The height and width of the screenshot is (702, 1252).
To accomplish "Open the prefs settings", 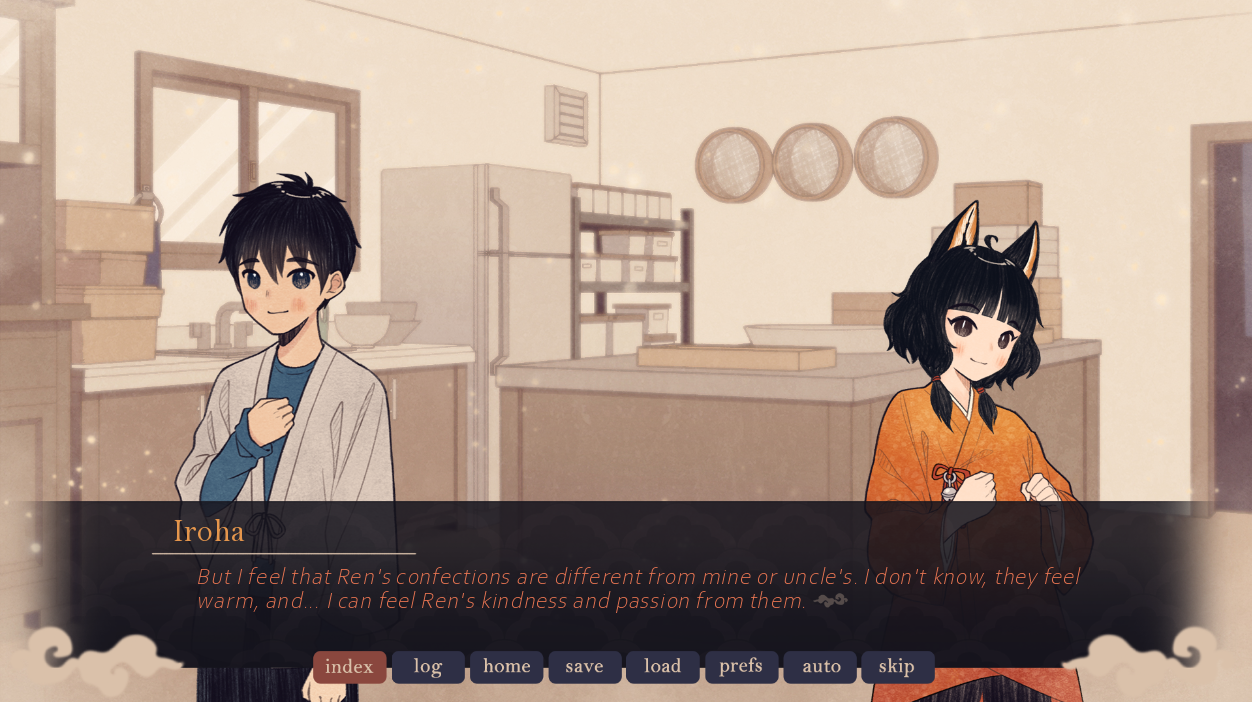I will pos(741,667).
